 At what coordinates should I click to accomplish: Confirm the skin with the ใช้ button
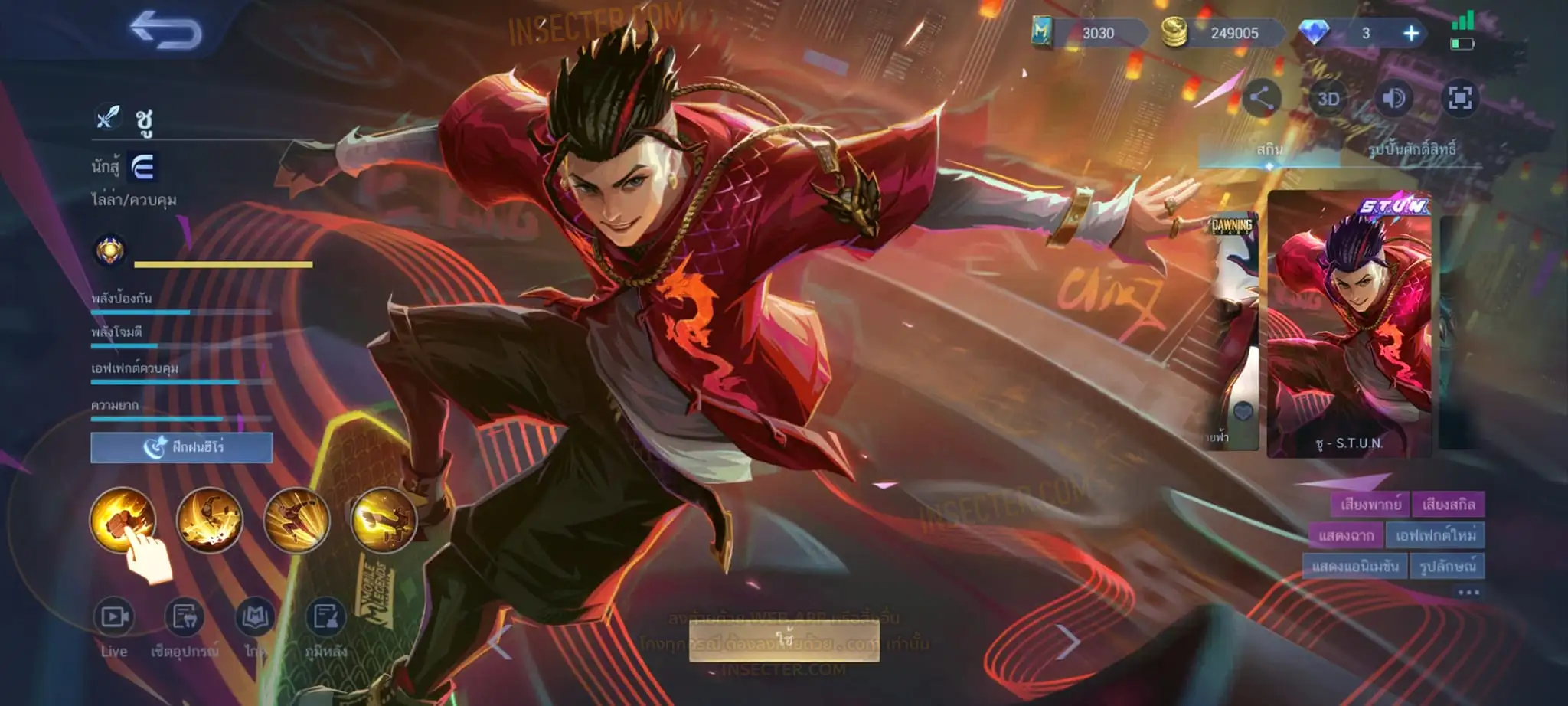pyautogui.click(x=784, y=640)
